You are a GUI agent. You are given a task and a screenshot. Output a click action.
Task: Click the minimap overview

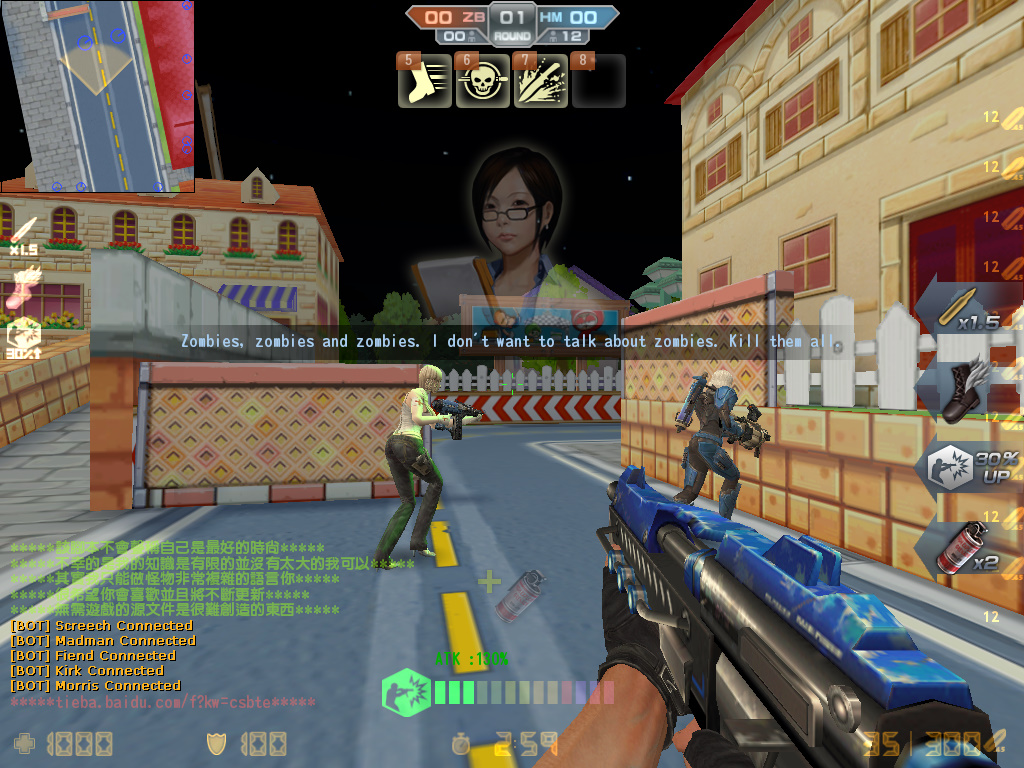click(x=97, y=95)
